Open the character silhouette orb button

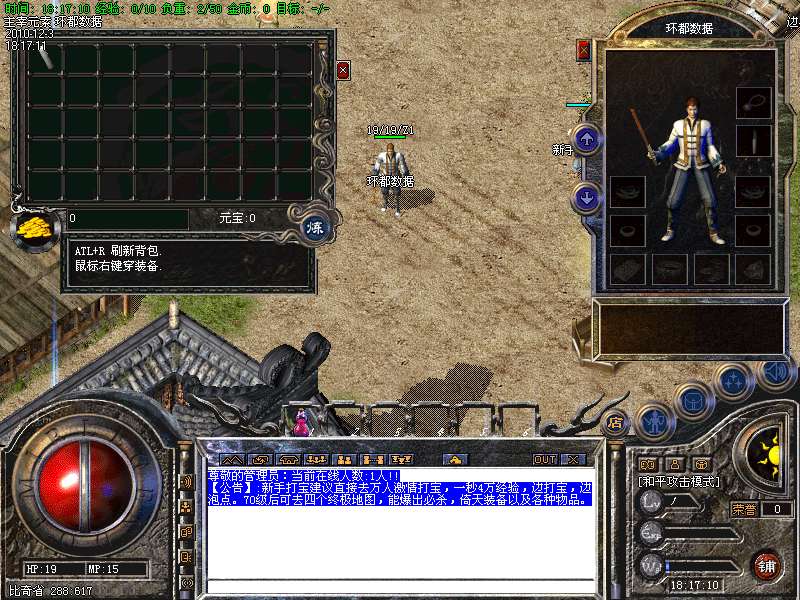pyautogui.click(x=654, y=422)
